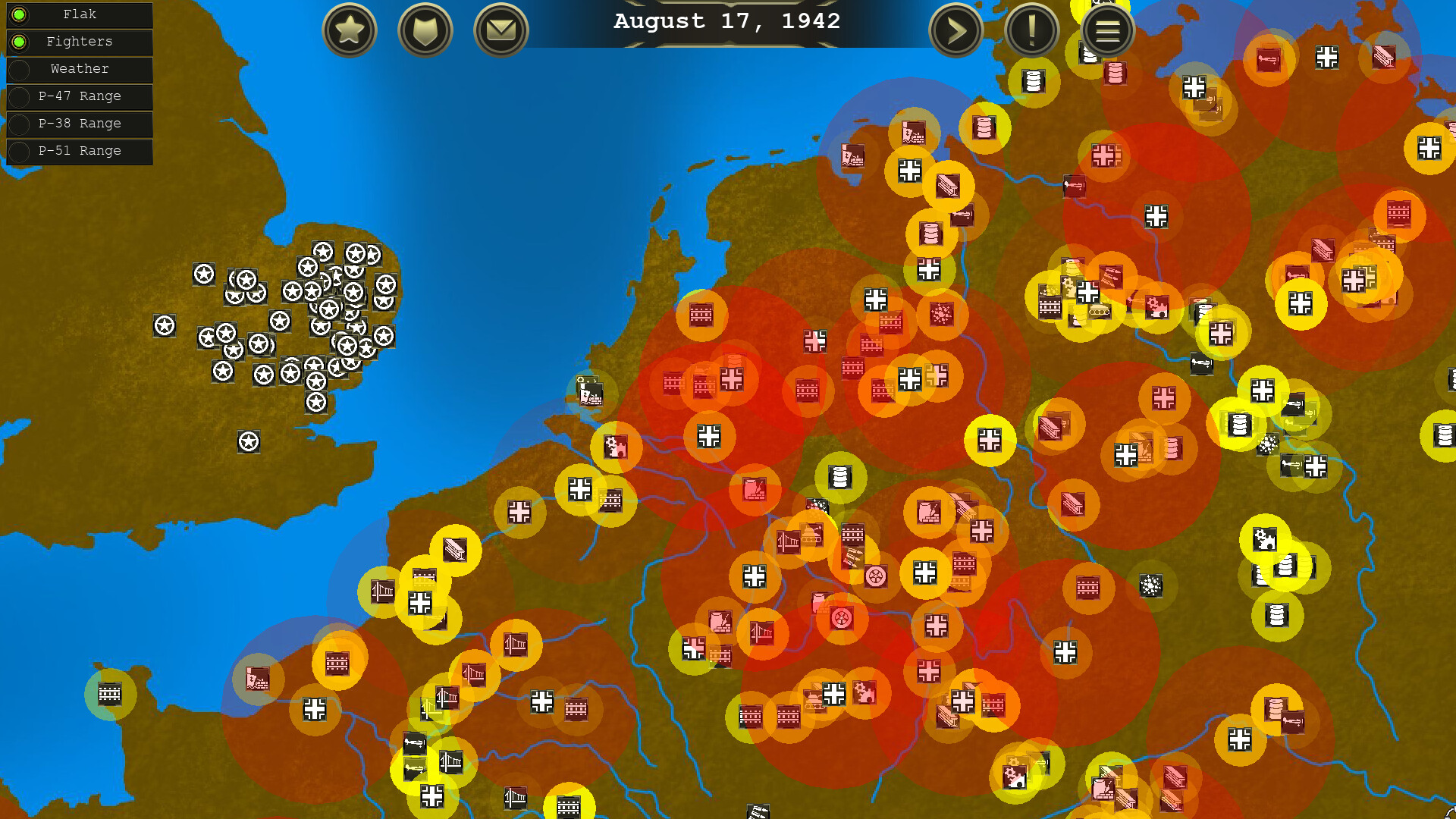Screen dimensions: 1456x819
Task: Toggle the Flak overlay
Action: coord(79,15)
